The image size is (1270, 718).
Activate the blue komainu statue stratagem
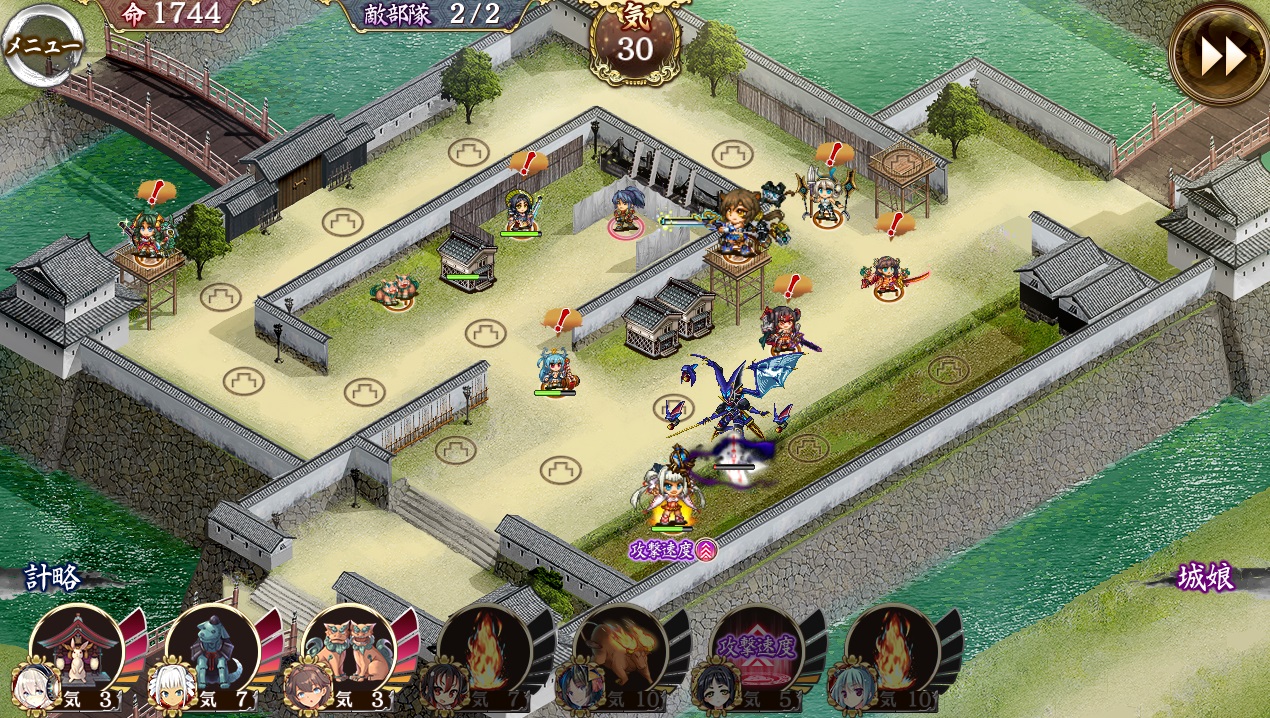(x=212, y=652)
